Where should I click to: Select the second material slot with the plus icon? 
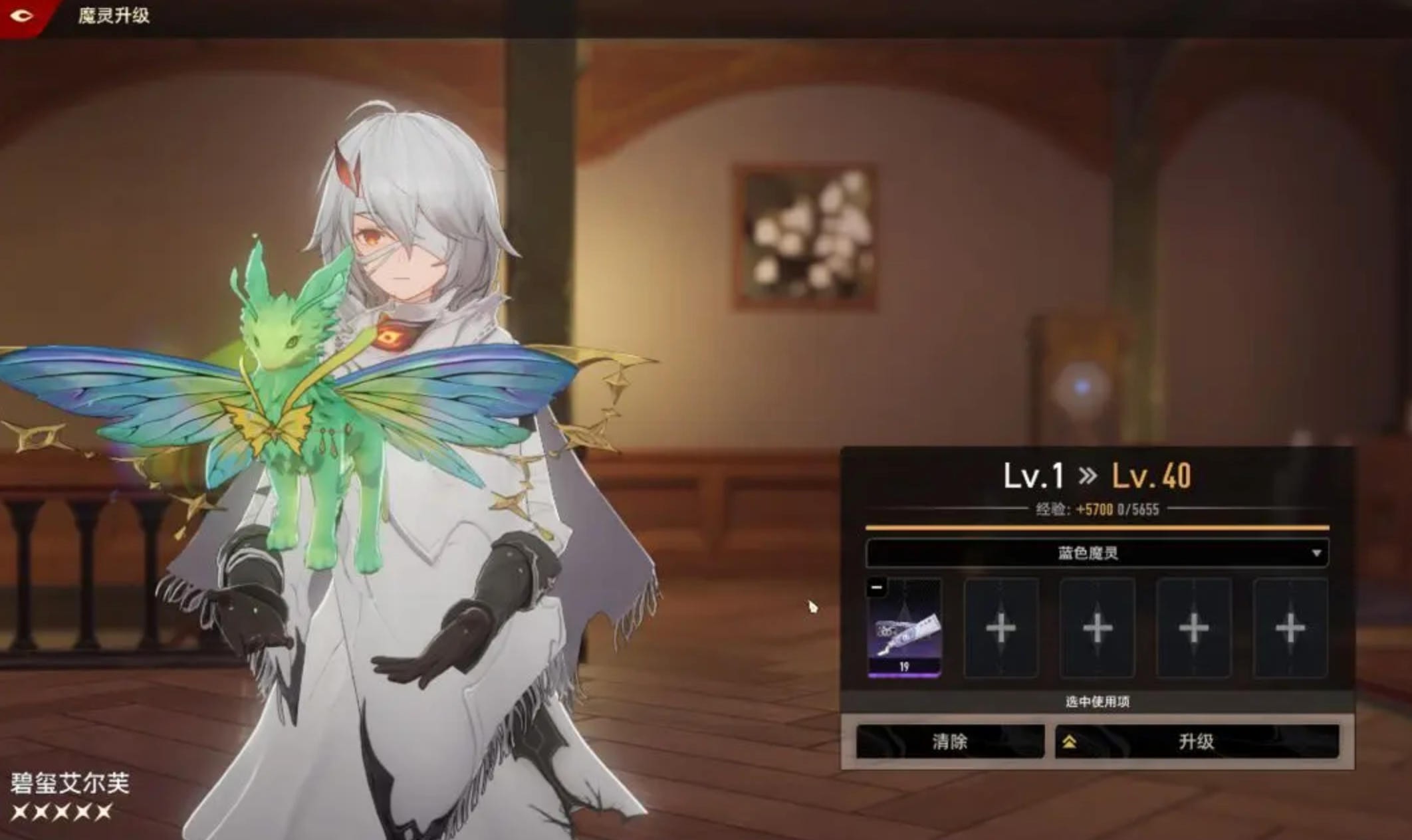(1001, 628)
